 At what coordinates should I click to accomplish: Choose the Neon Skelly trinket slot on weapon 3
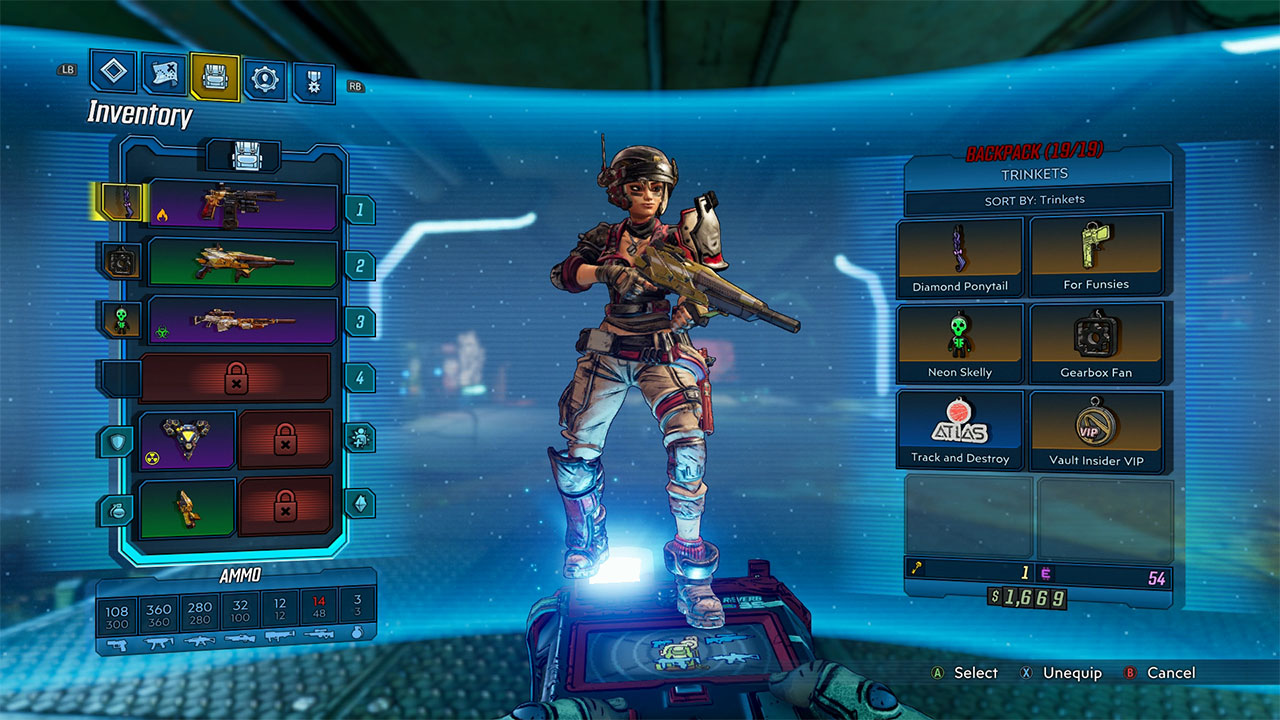pyautogui.click(x=120, y=319)
